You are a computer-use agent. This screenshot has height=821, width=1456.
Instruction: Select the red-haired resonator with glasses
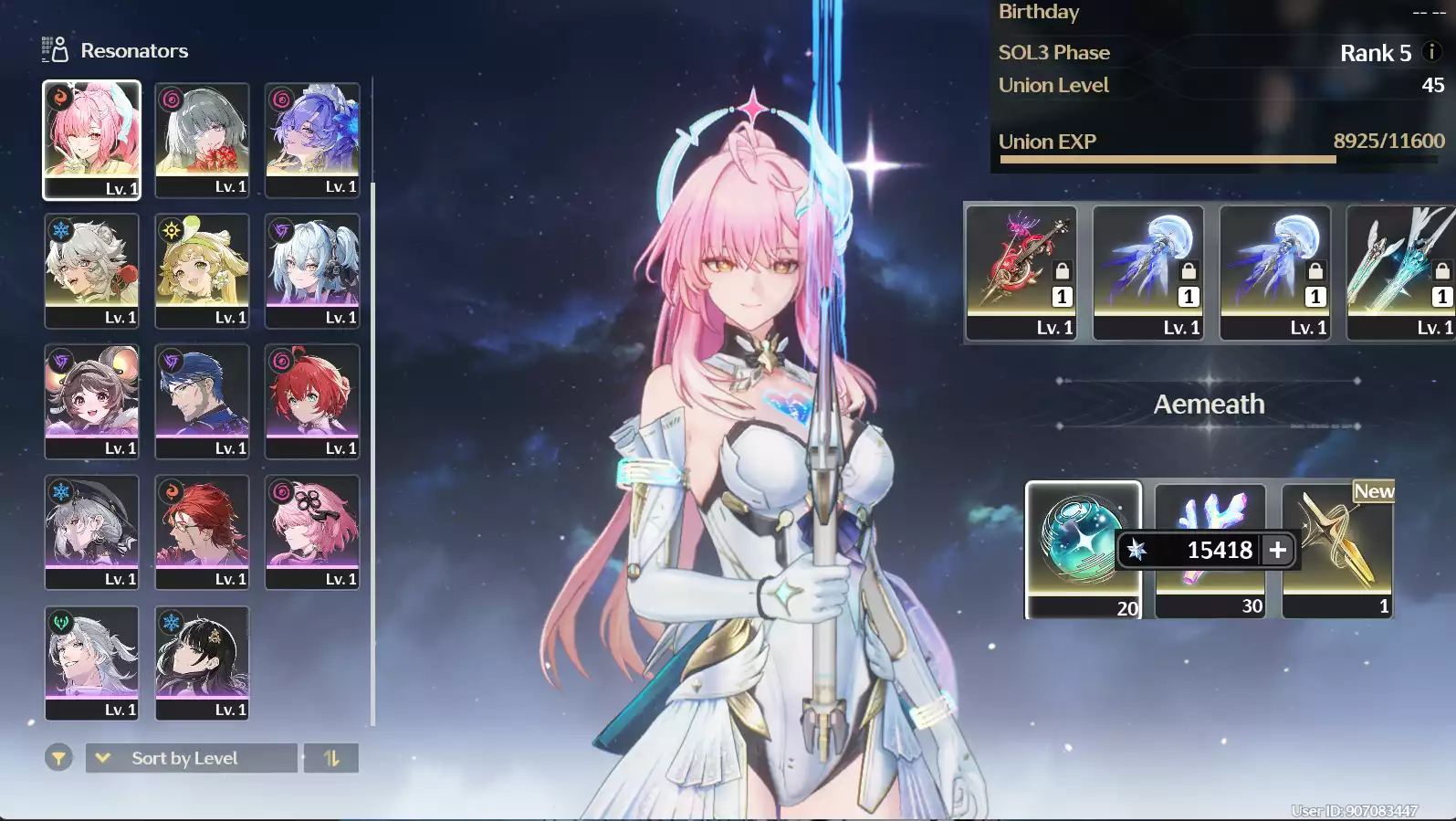point(202,532)
